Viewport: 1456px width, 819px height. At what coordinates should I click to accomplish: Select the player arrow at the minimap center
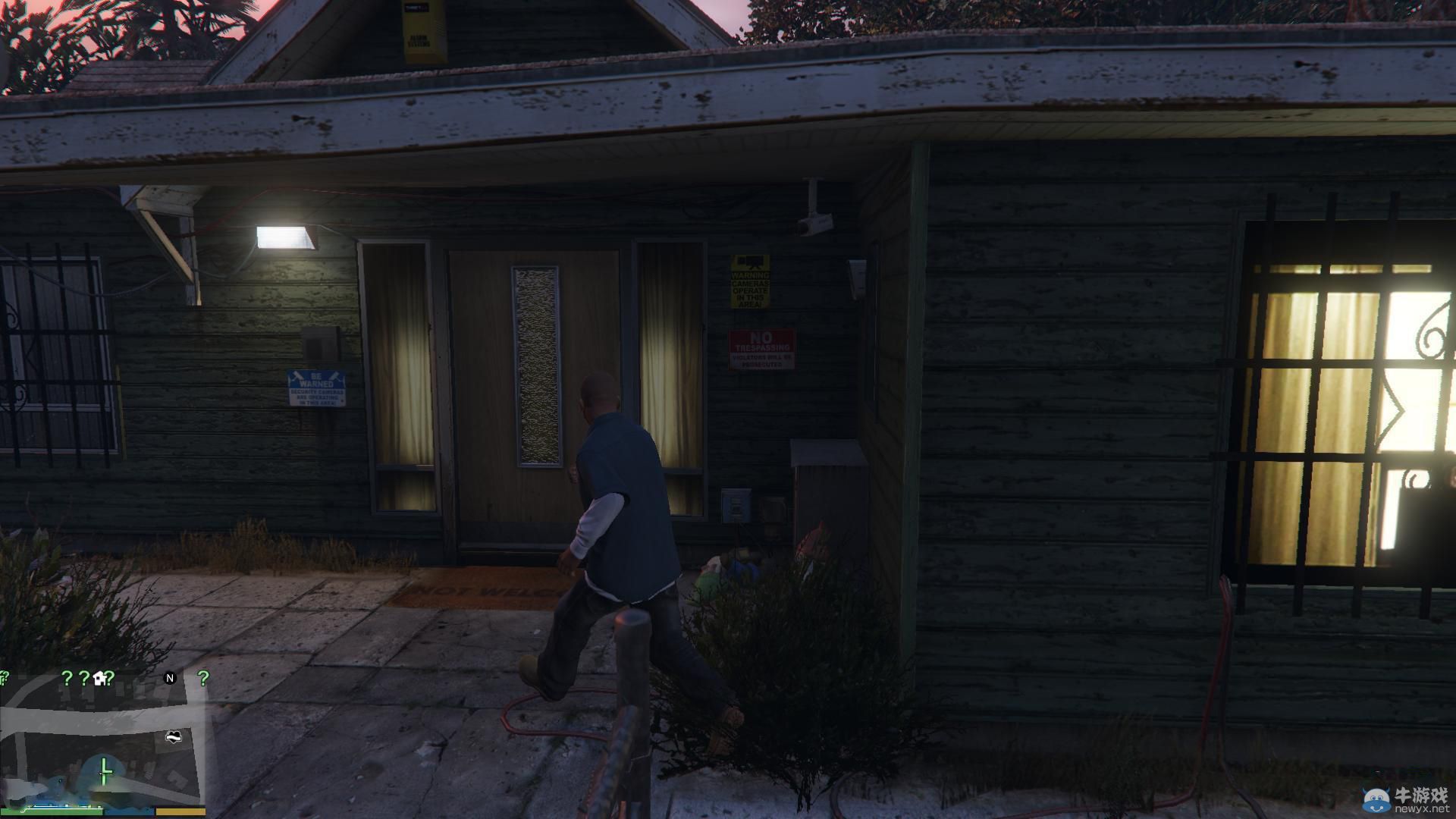click(x=104, y=771)
